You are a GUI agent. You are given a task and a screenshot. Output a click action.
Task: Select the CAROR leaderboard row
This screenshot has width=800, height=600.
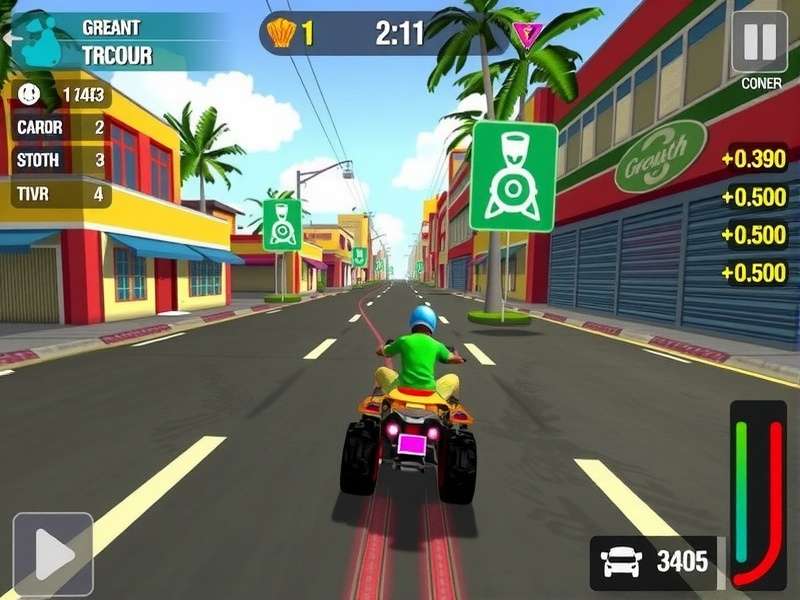click(60, 127)
